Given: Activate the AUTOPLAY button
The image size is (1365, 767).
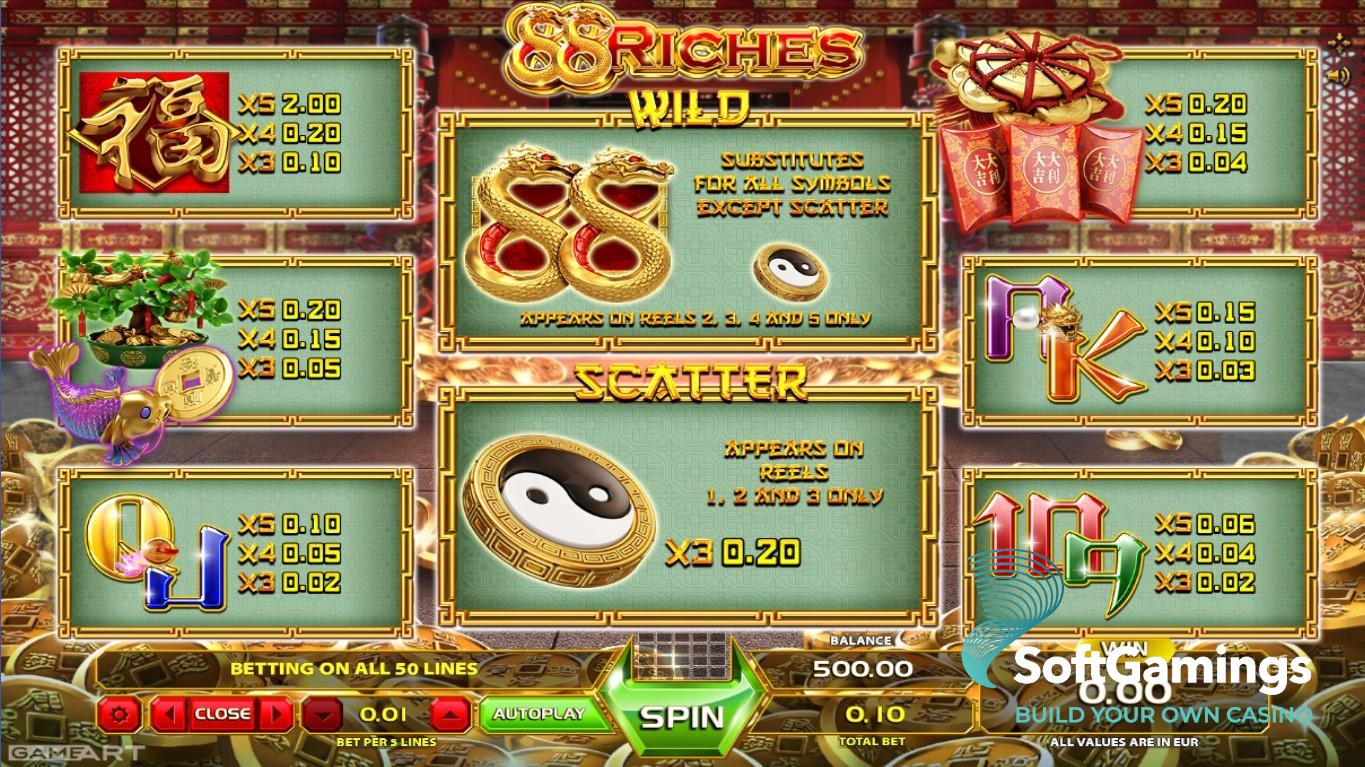Looking at the screenshot, I should (545, 714).
